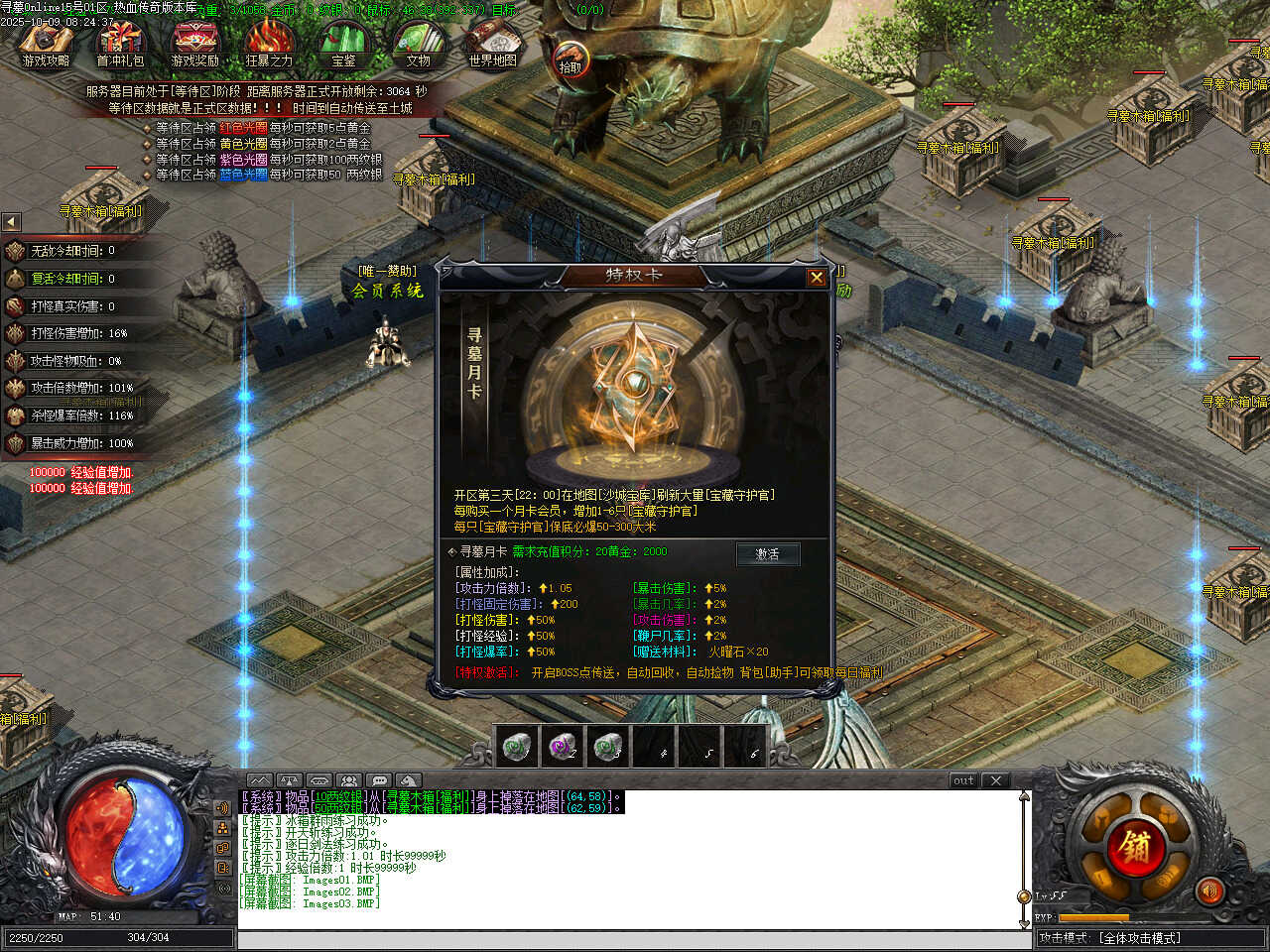
Task: Open the 游戏攻略 game guide
Action: [46, 46]
